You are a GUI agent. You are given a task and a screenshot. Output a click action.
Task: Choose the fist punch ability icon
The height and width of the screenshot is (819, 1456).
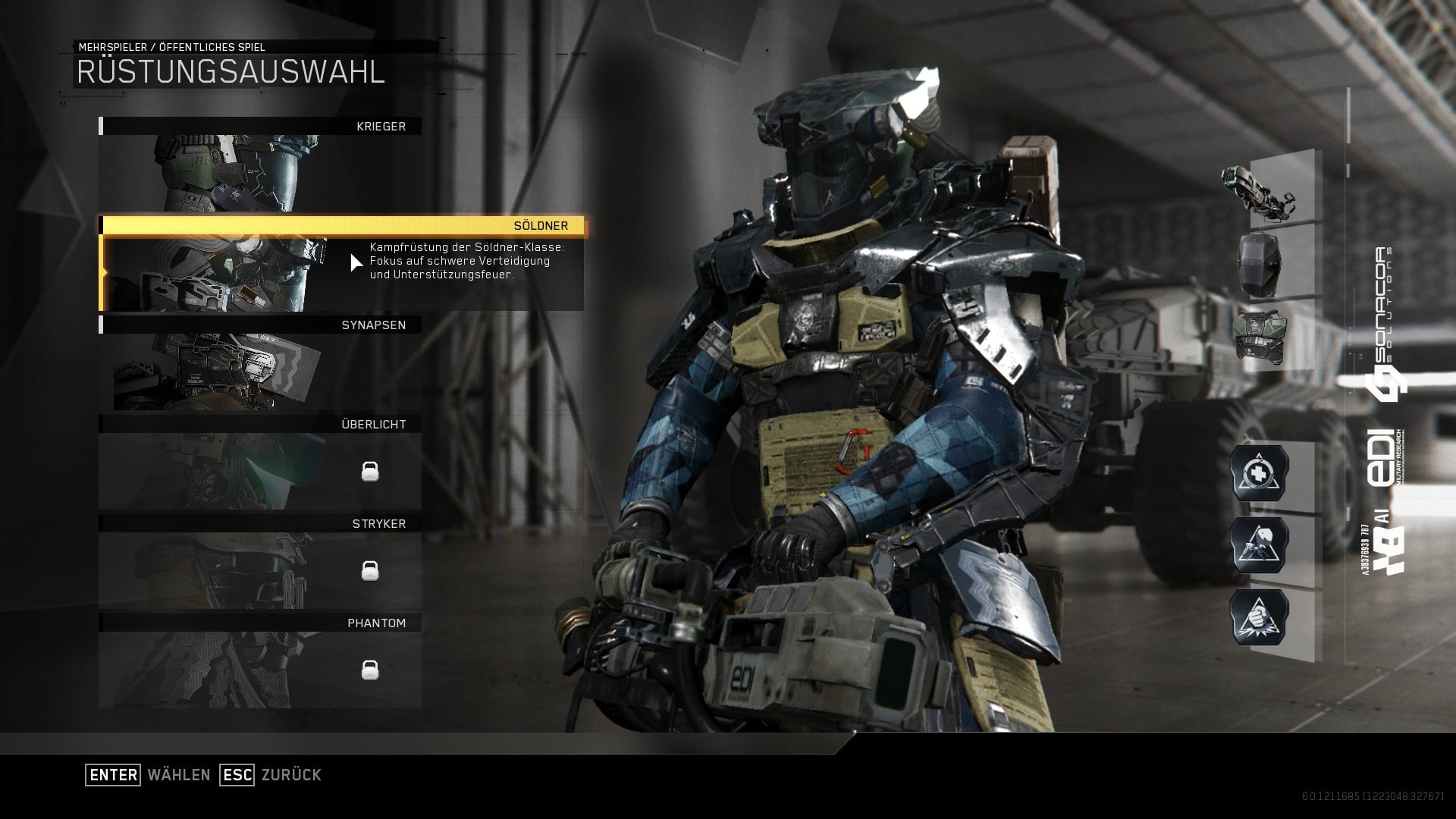(1260, 617)
